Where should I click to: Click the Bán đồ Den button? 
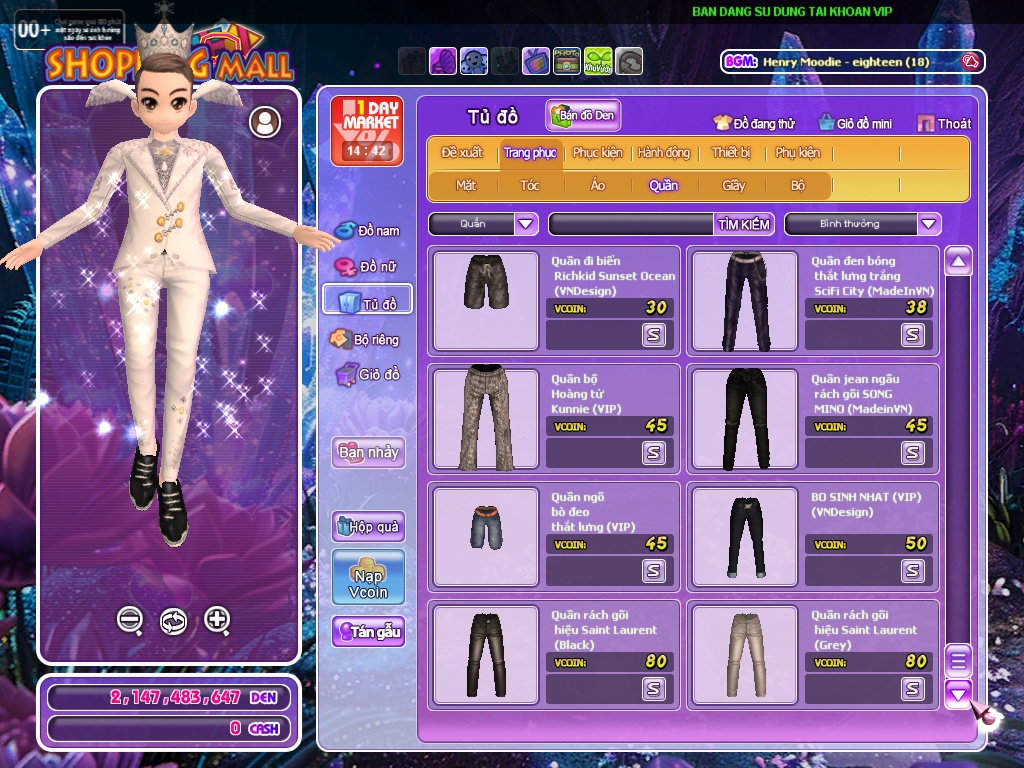coord(583,115)
